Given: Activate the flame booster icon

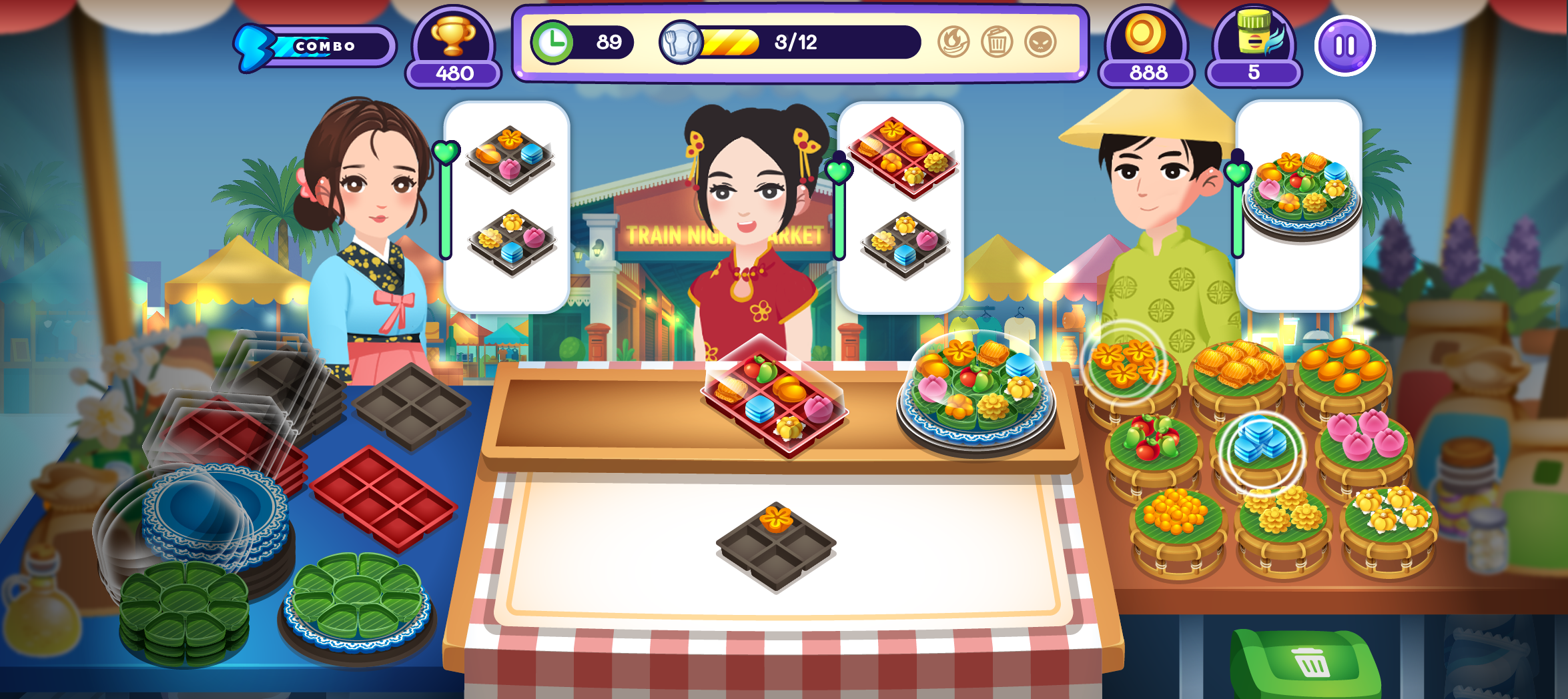Looking at the screenshot, I should pyautogui.click(x=954, y=42).
